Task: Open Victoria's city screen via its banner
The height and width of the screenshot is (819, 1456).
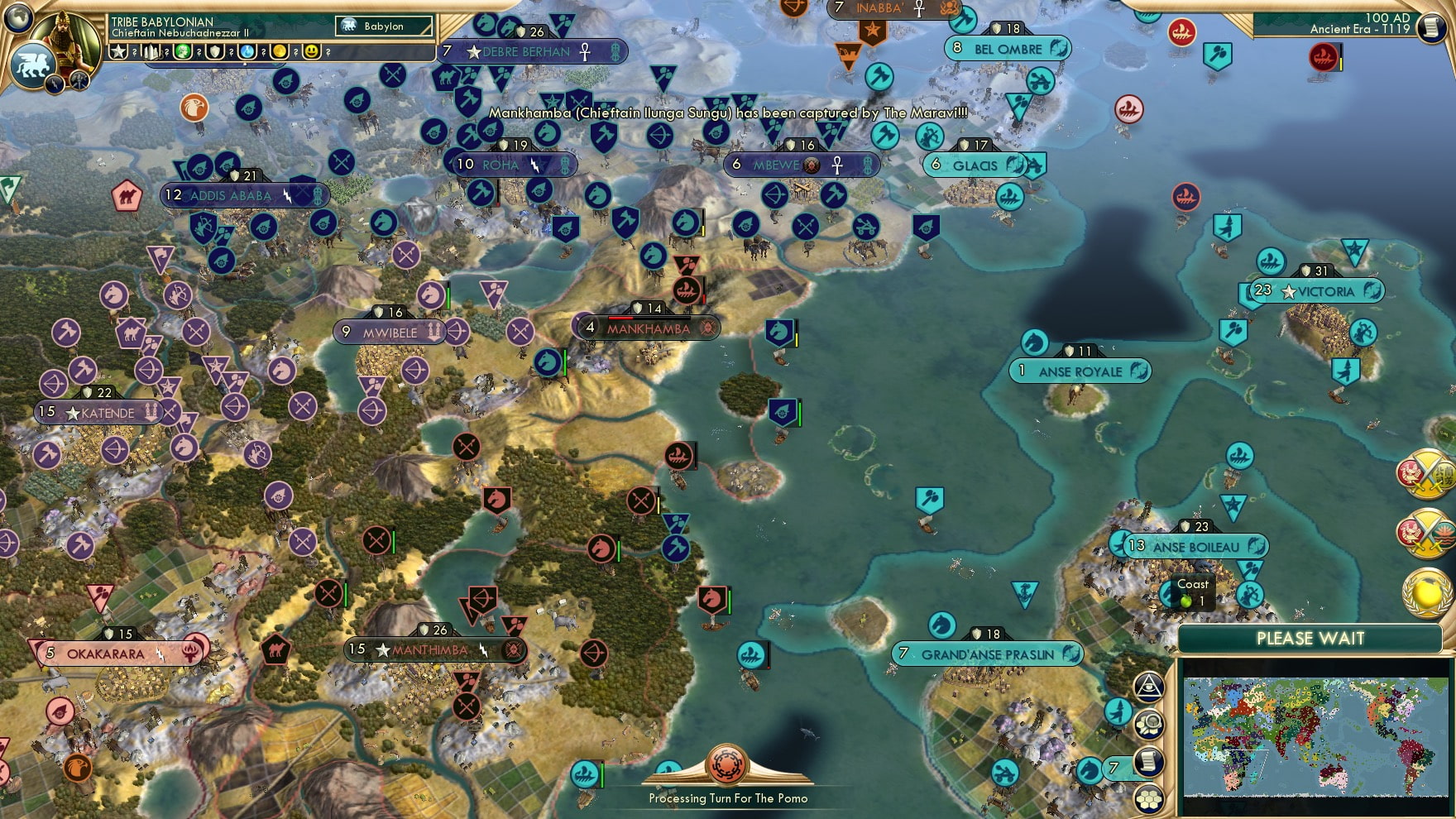Action: (x=1317, y=291)
